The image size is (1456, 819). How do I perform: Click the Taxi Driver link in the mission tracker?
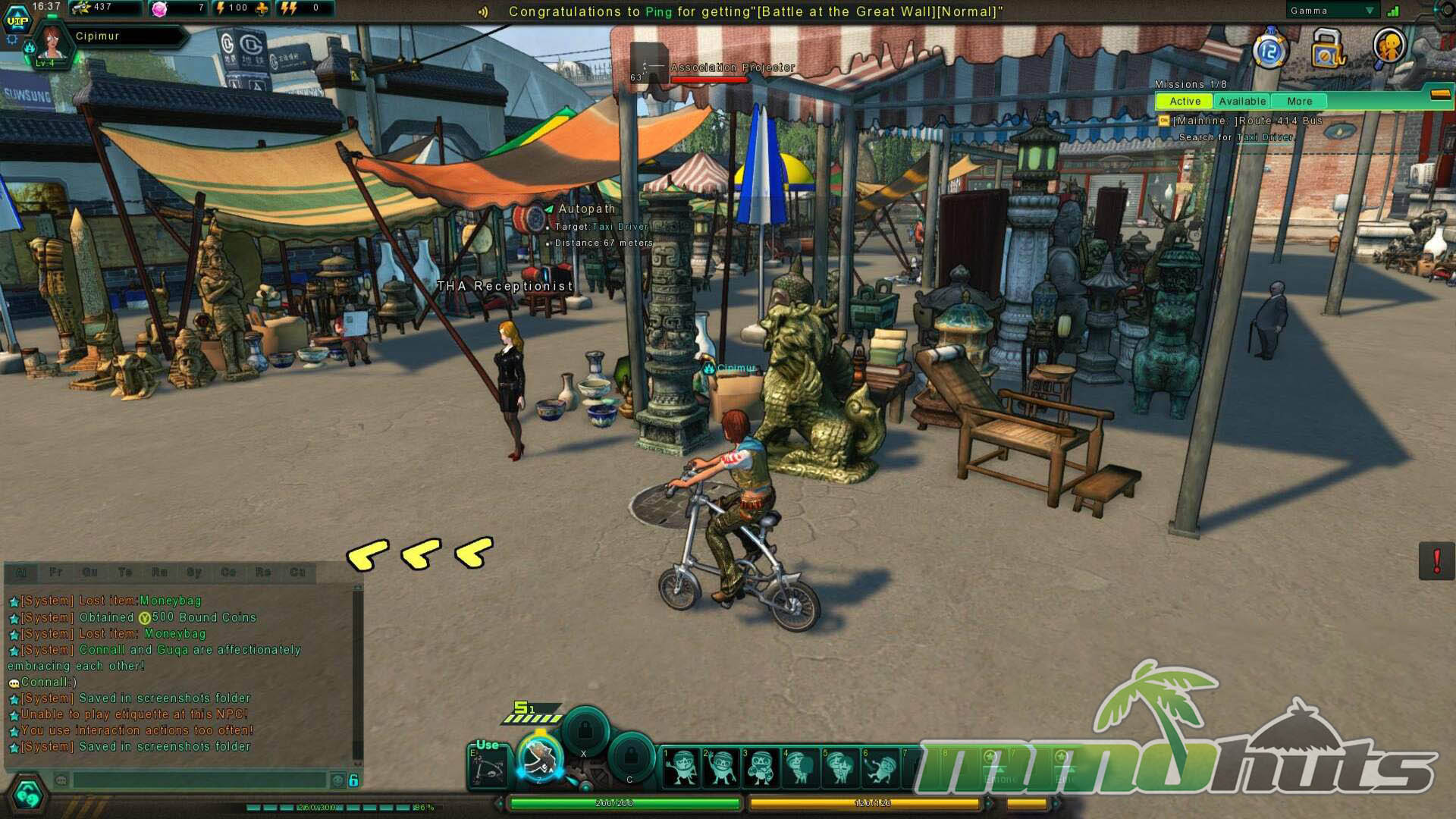[1265, 137]
